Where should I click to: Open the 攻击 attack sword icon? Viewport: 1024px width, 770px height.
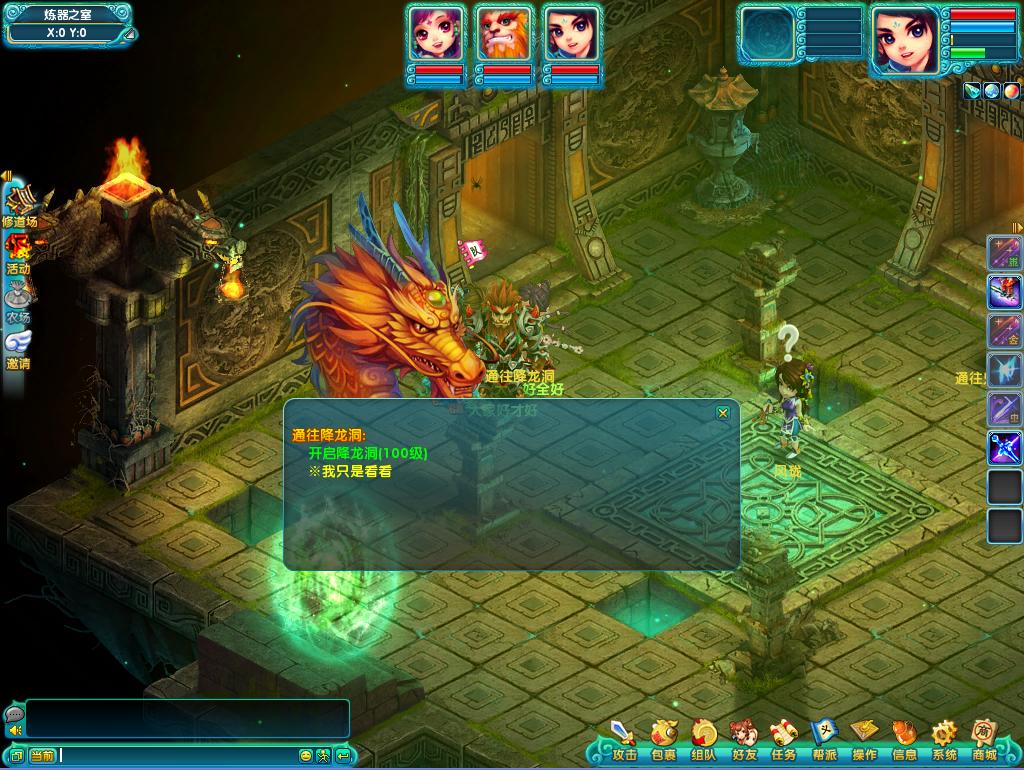(624, 740)
